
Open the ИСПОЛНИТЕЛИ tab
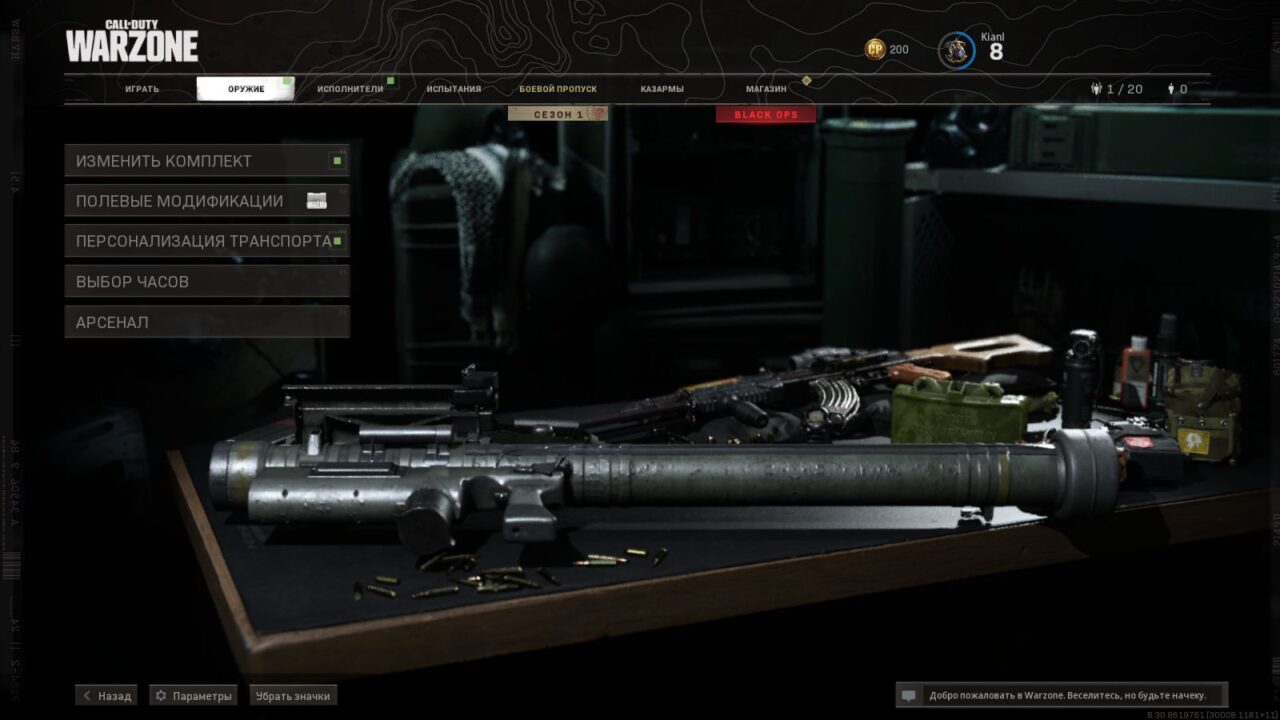tap(350, 89)
